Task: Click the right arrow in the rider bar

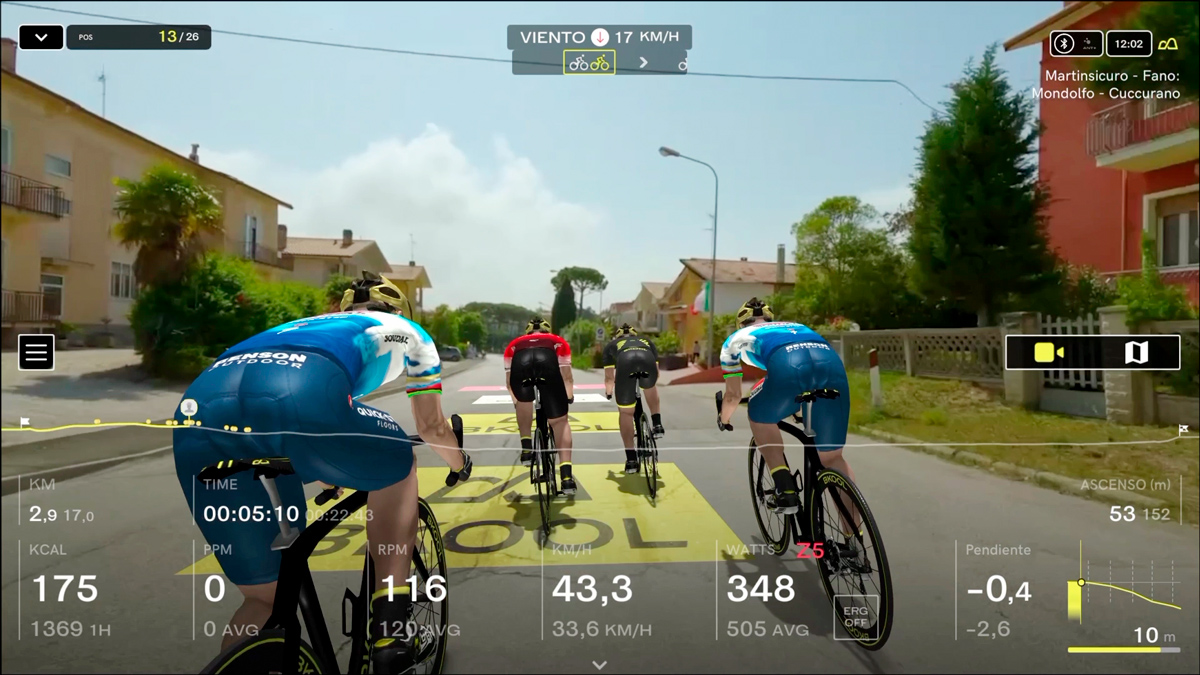Action: pos(643,63)
